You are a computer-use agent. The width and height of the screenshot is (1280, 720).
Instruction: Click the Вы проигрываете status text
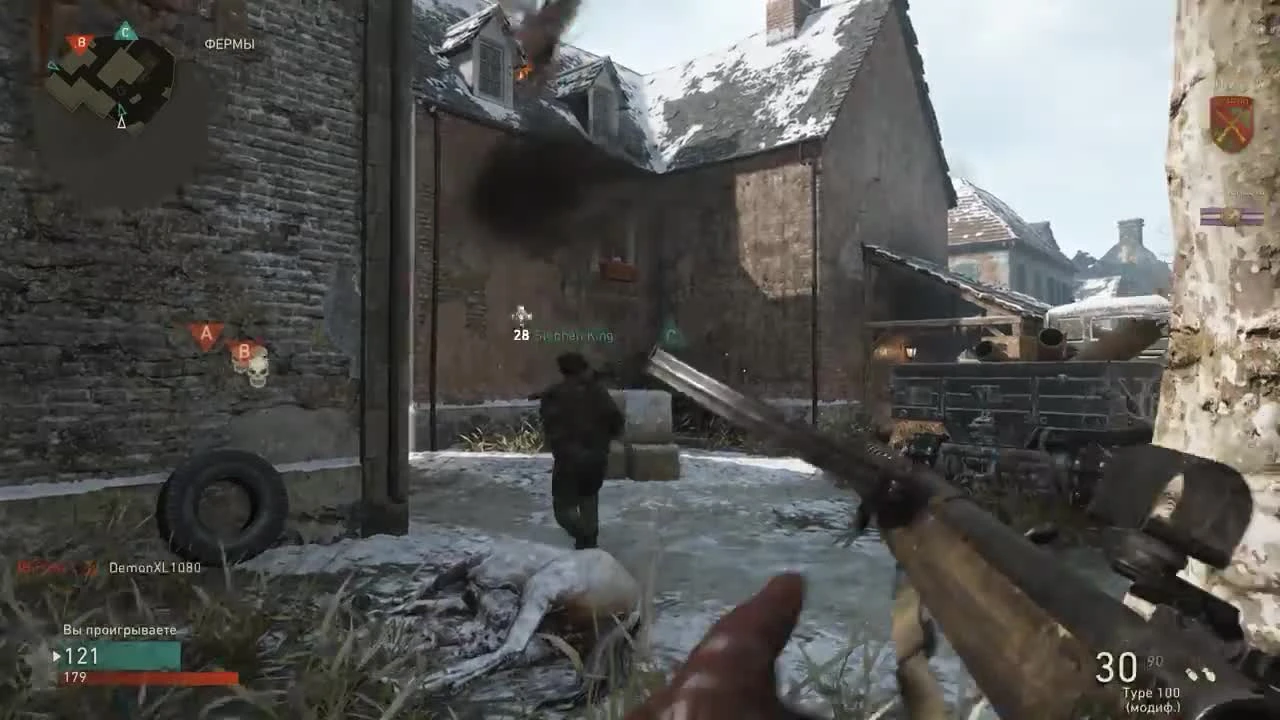[x=118, y=630]
